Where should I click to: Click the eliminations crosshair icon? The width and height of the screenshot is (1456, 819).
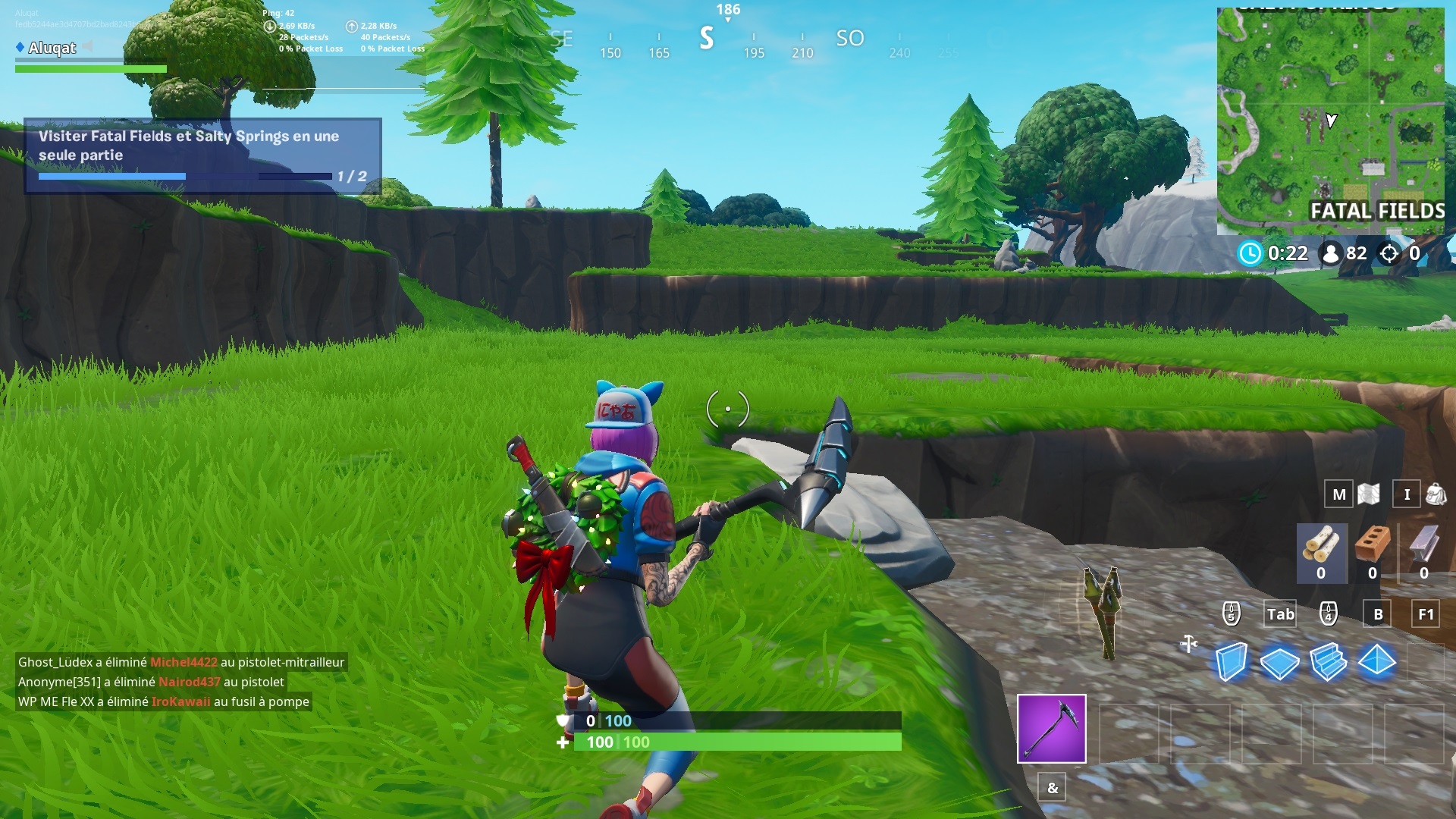1391,253
